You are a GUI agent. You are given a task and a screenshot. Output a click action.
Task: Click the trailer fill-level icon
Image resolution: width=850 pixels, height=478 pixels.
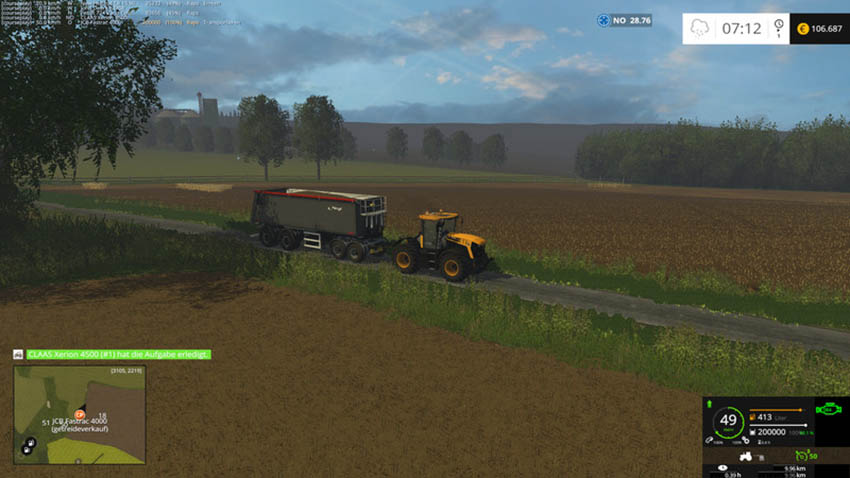(750, 432)
